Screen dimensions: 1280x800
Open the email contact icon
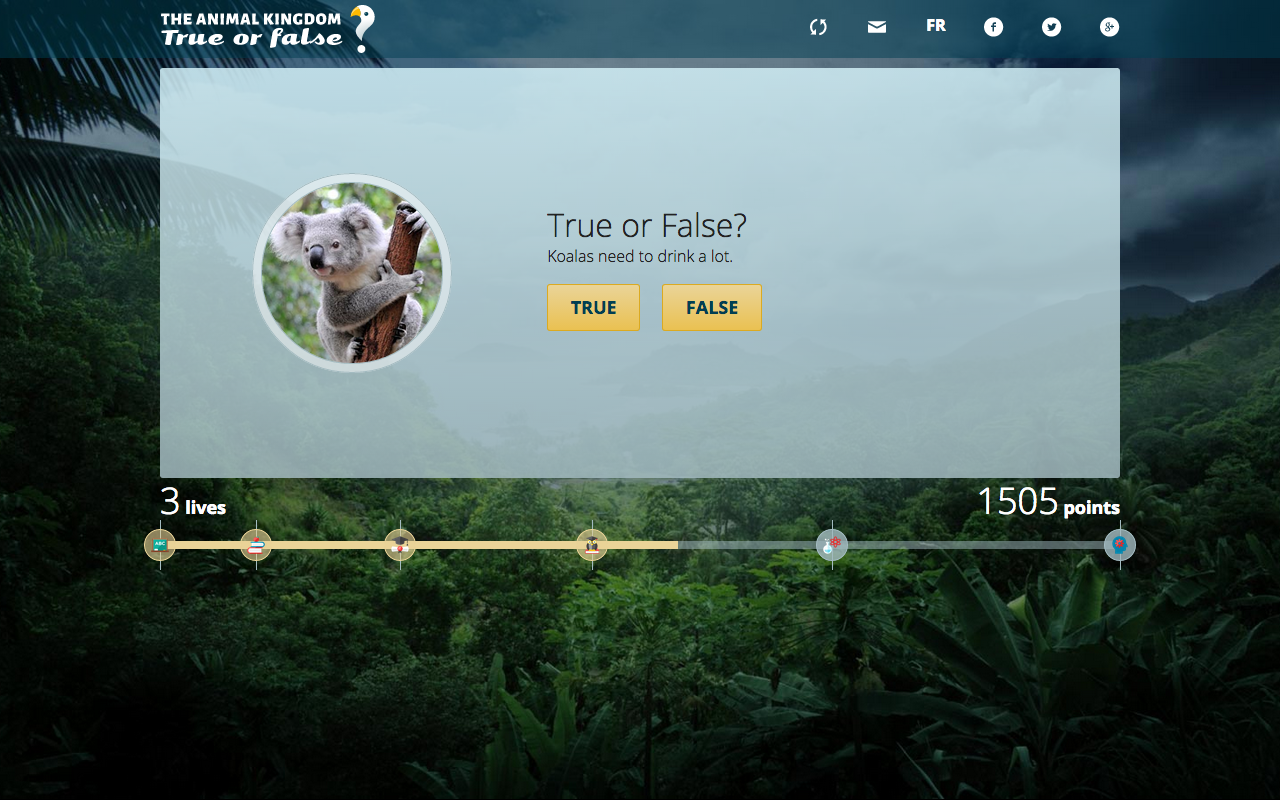click(876, 26)
